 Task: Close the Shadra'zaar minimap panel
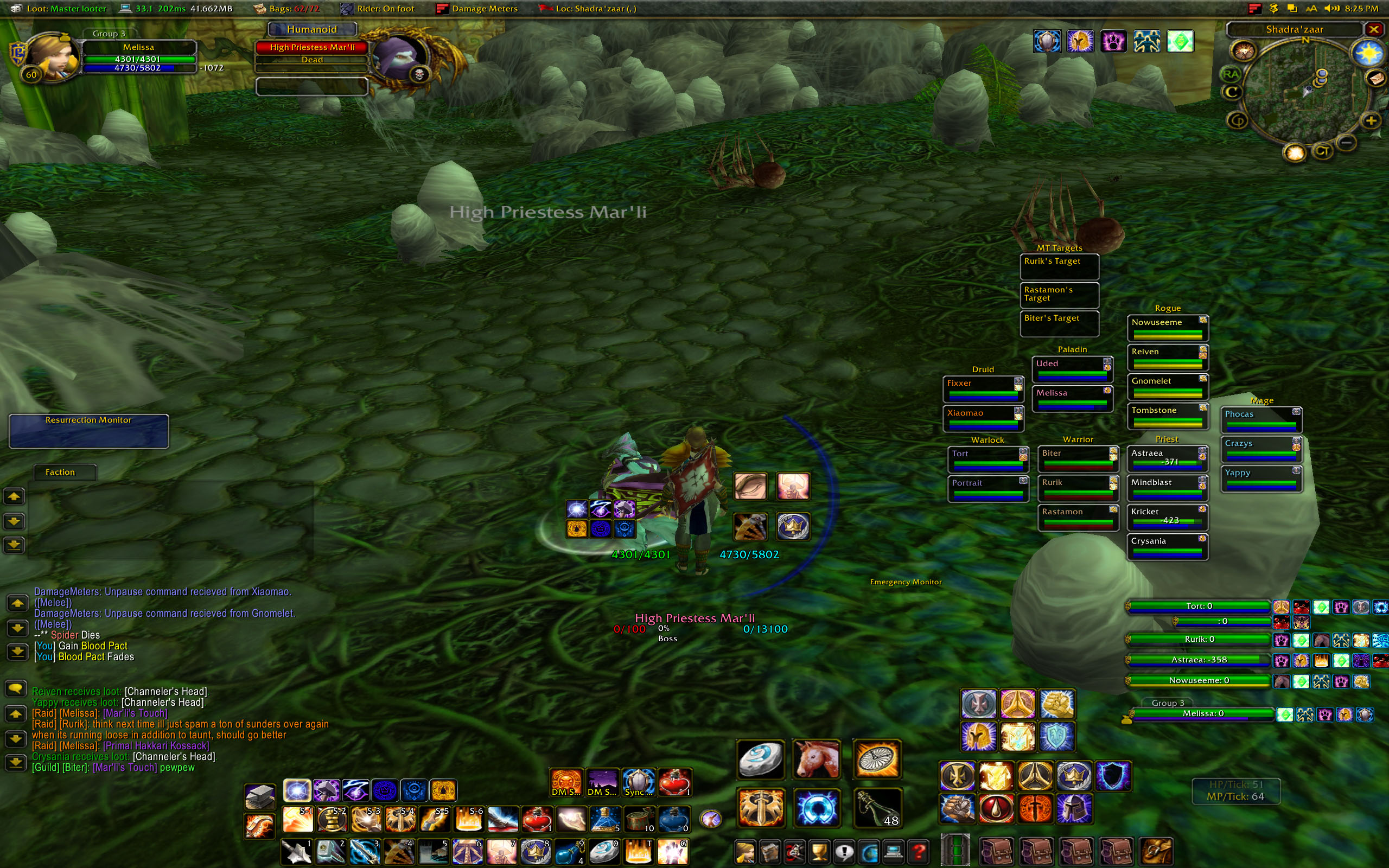tap(1373, 29)
